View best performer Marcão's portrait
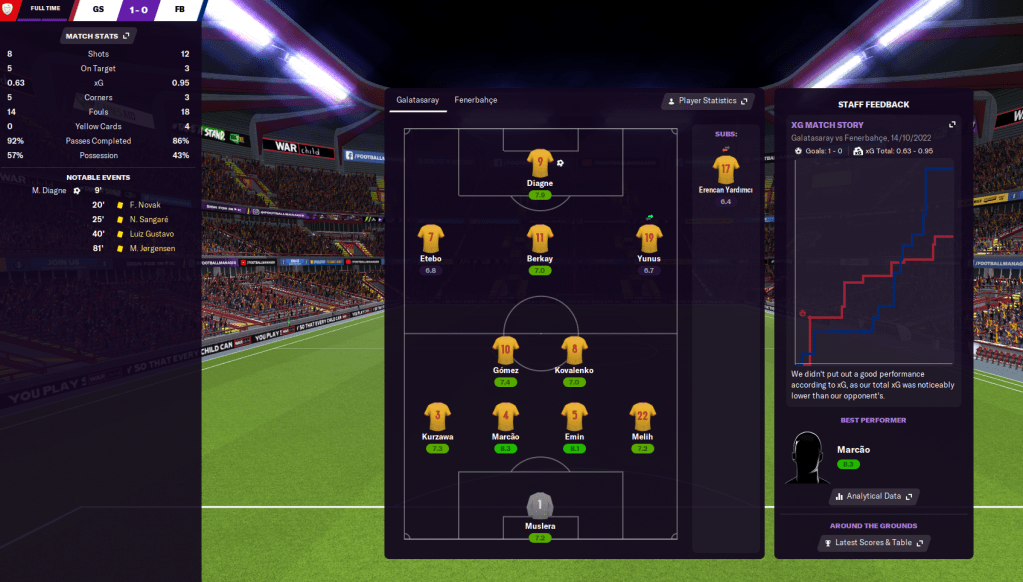Screen dimensions: 1023x582 coord(807,459)
